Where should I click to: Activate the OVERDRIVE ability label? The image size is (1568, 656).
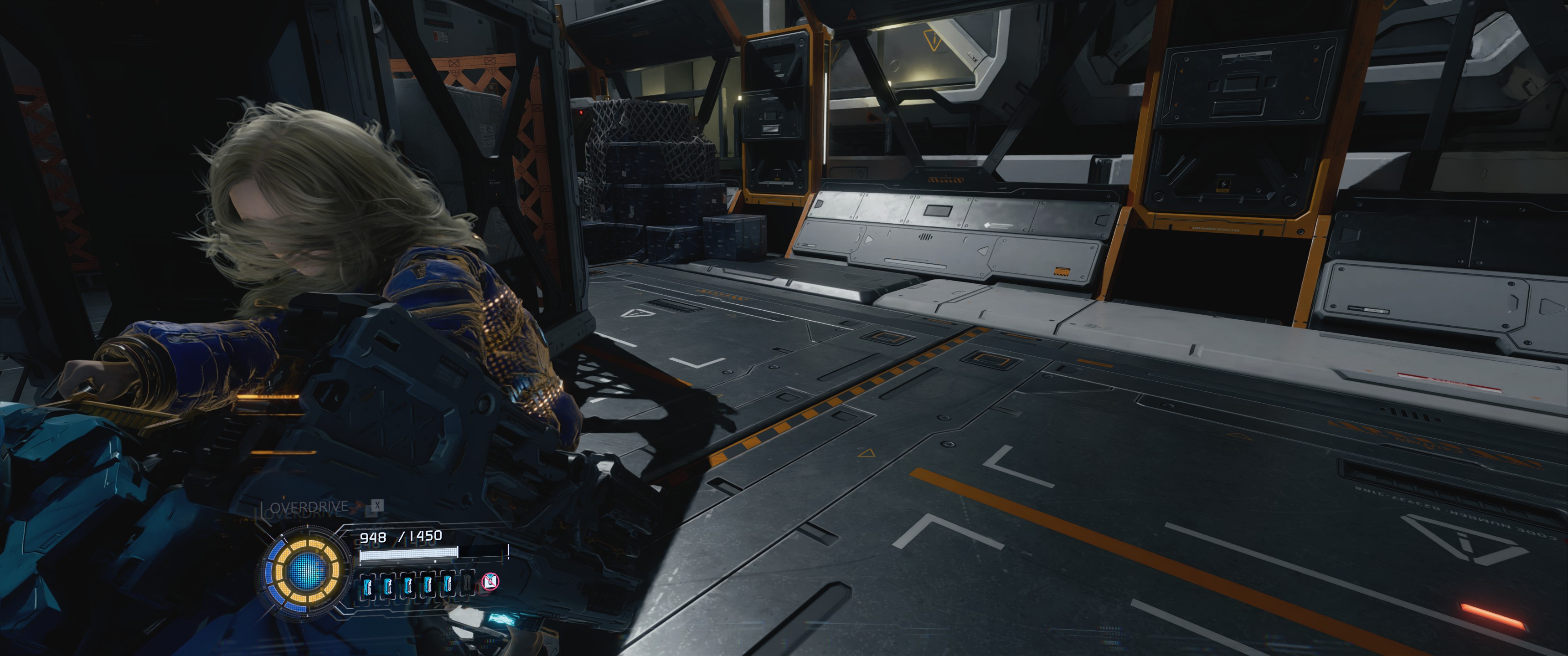coord(309,507)
